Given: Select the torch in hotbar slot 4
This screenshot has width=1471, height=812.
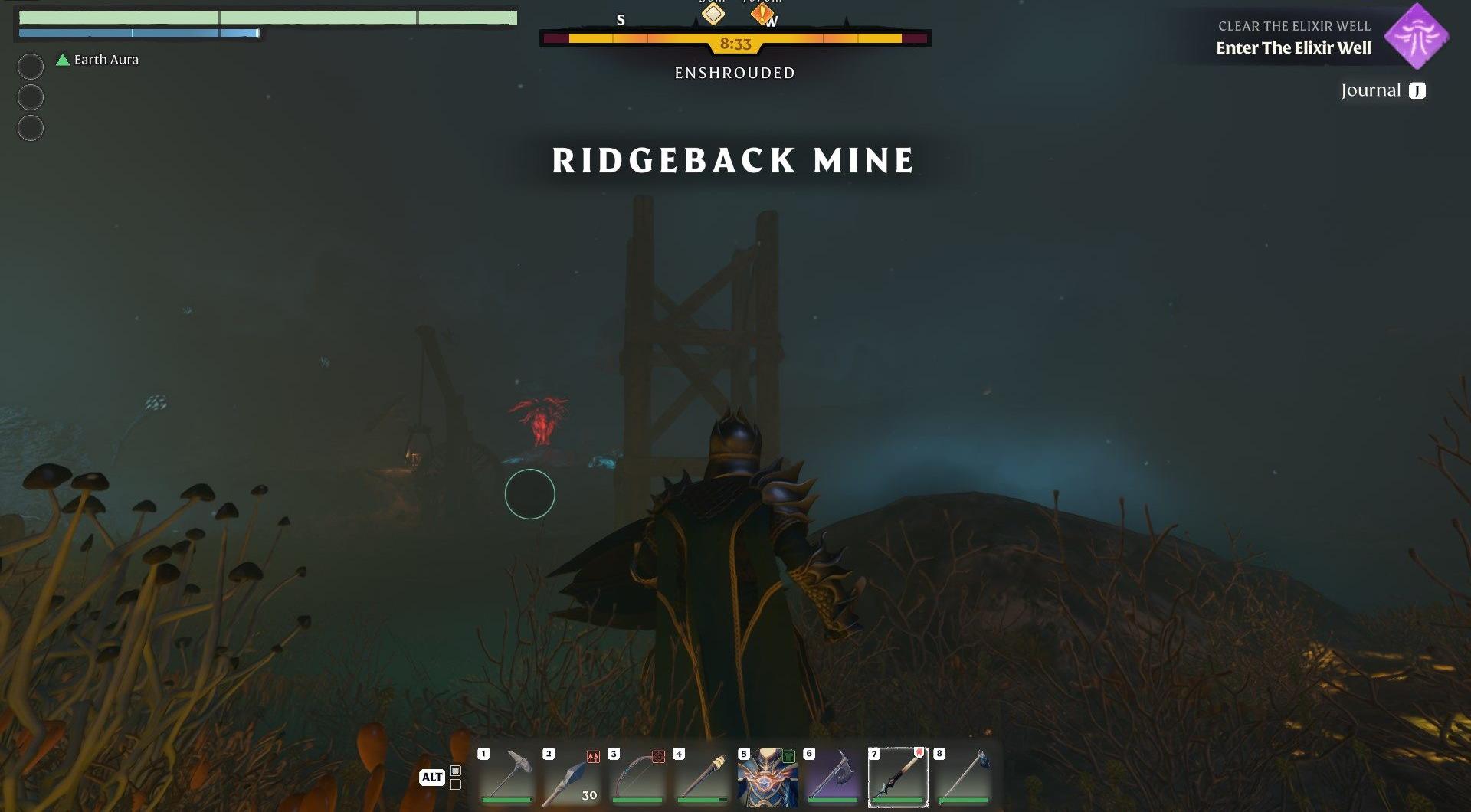Looking at the screenshot, I should (x=702, y=776).
